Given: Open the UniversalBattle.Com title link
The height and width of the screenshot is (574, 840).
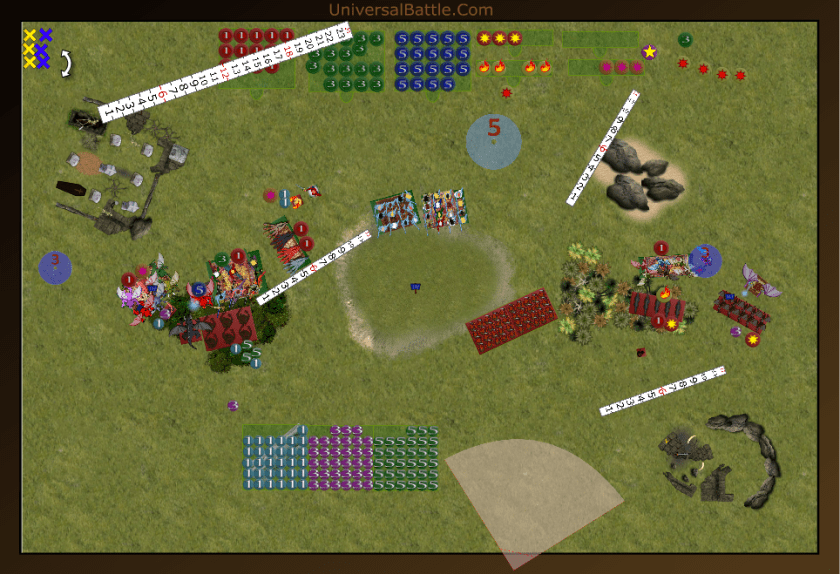Looking at the screenshot, I should point(410,10).
